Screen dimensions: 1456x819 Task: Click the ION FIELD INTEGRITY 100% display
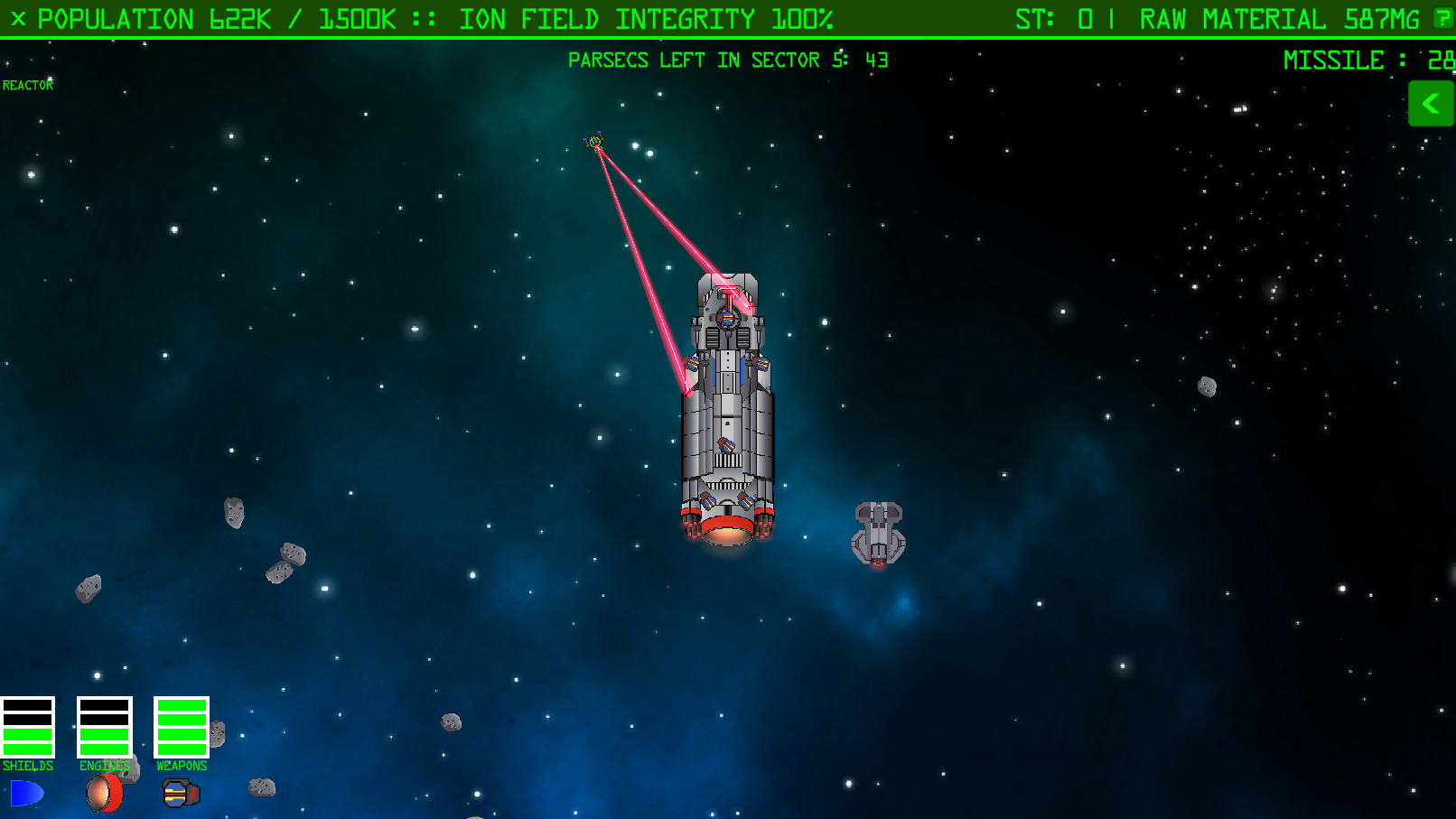[647, 18]
